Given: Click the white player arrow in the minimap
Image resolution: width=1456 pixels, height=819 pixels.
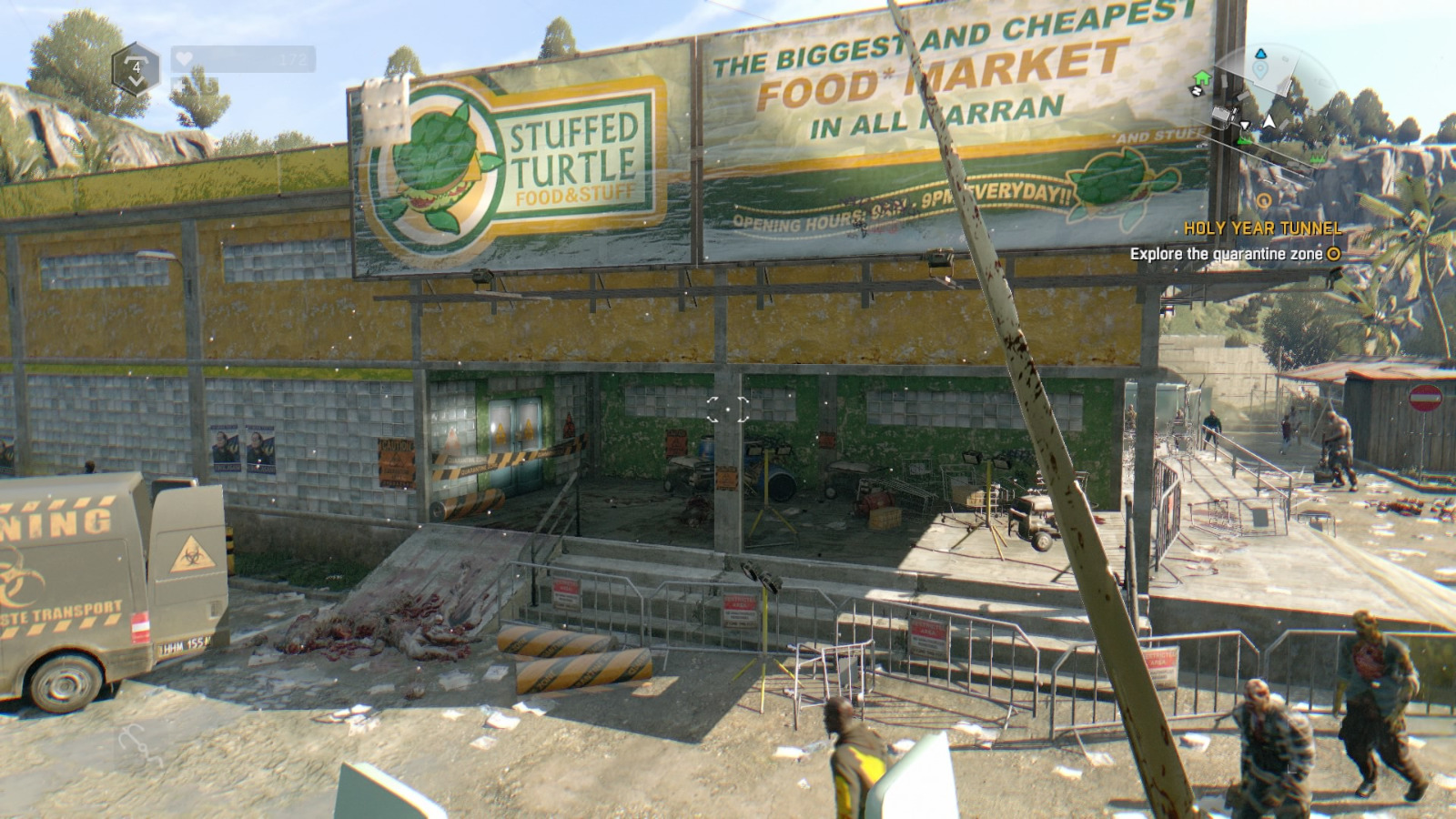Looking at the screenshot, I should tap(1269, 119).
